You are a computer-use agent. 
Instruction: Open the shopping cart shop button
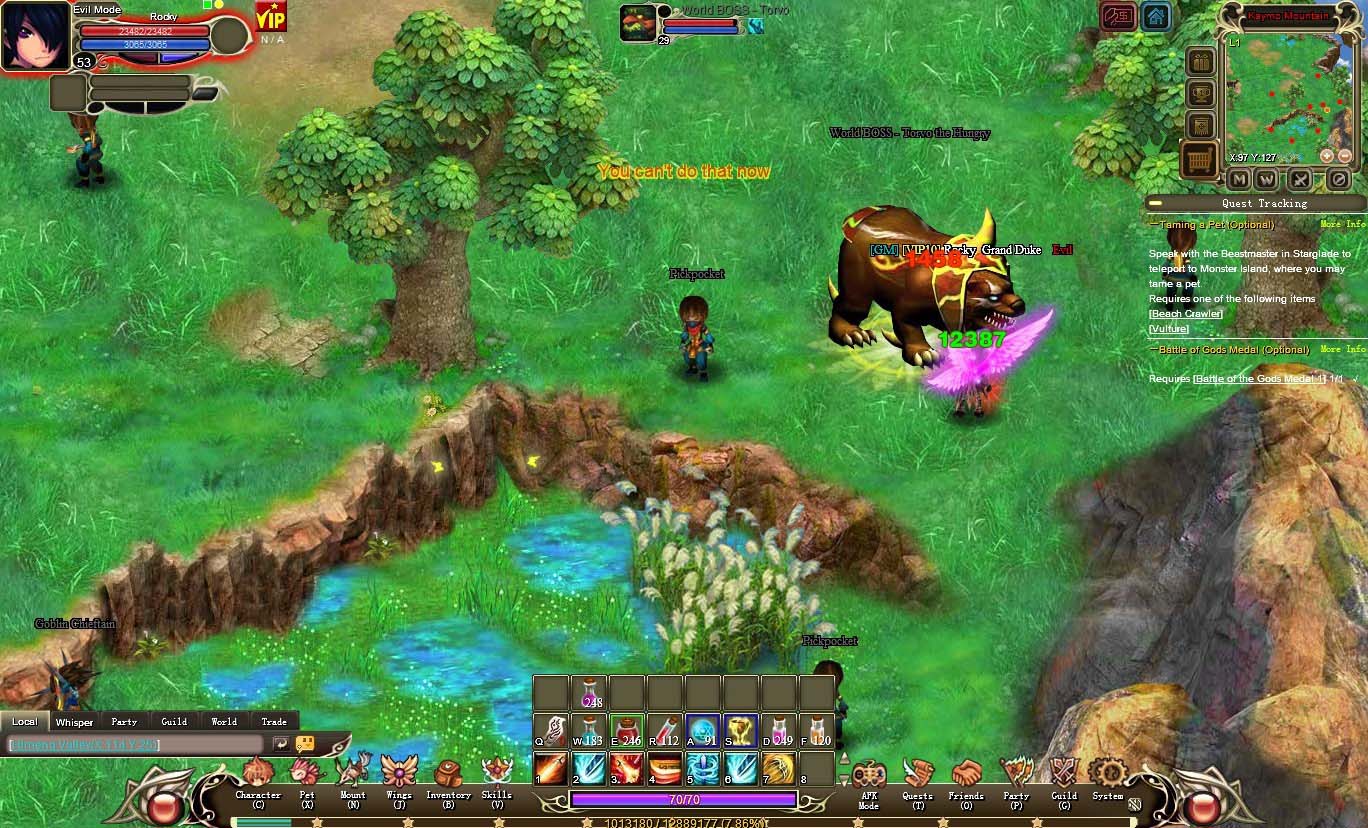click(1200, 159)
